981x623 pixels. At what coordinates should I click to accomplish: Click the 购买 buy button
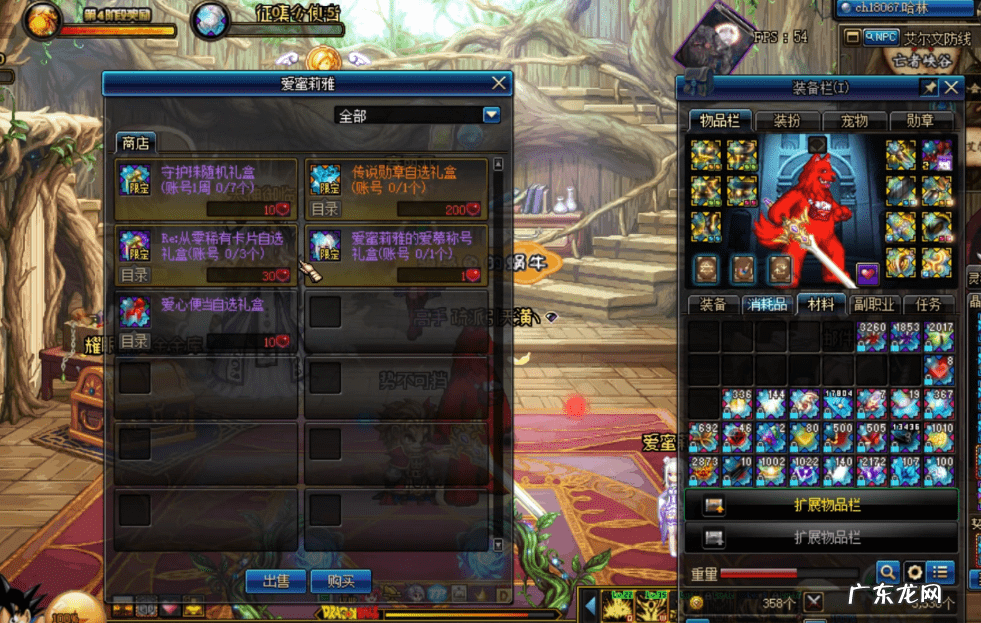tap(340, 580)
